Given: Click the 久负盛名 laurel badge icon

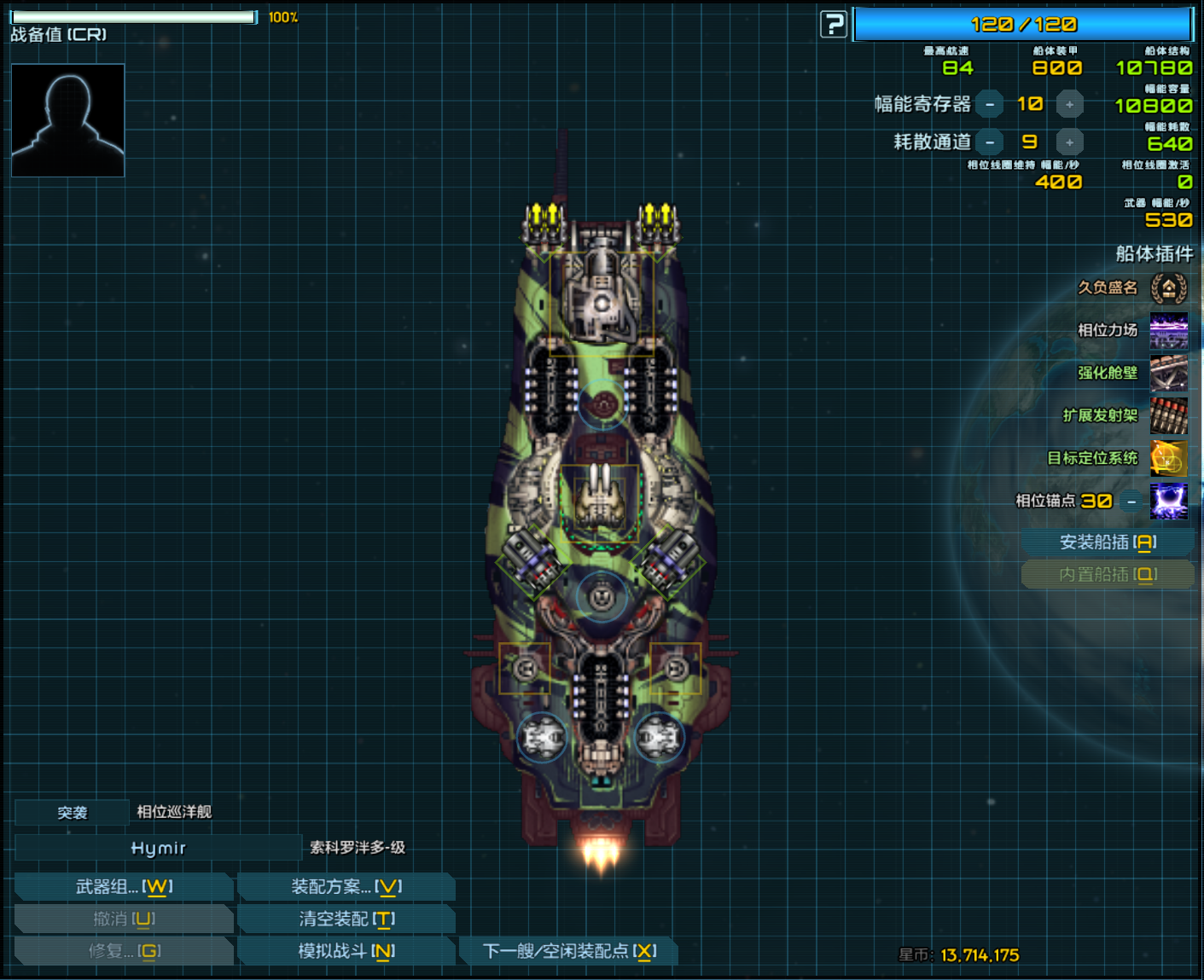Looking at the screenshot, I should 1168,288.
